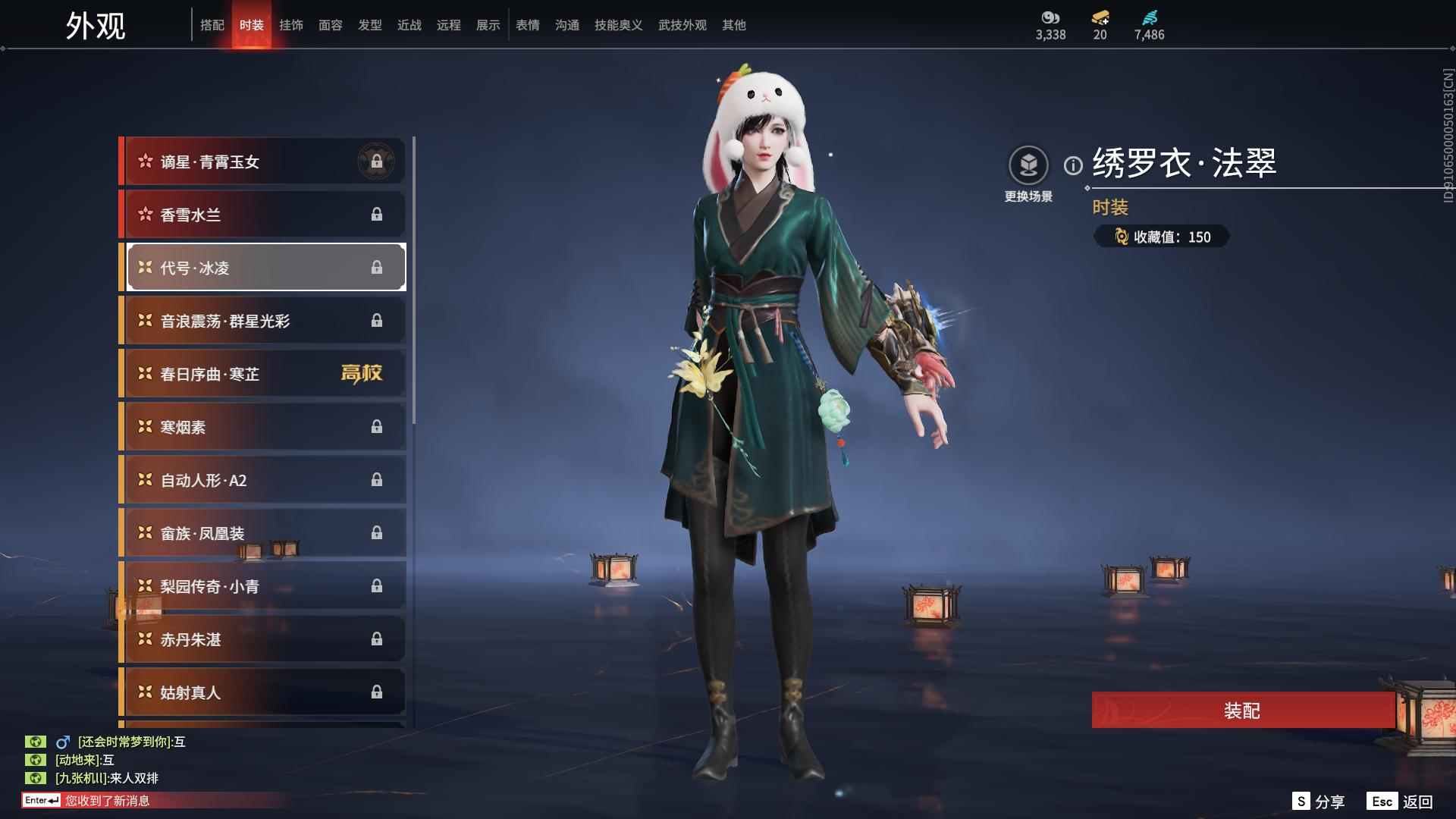Select the 代号·冰凌 outfit entry

(x=262, y=267)
